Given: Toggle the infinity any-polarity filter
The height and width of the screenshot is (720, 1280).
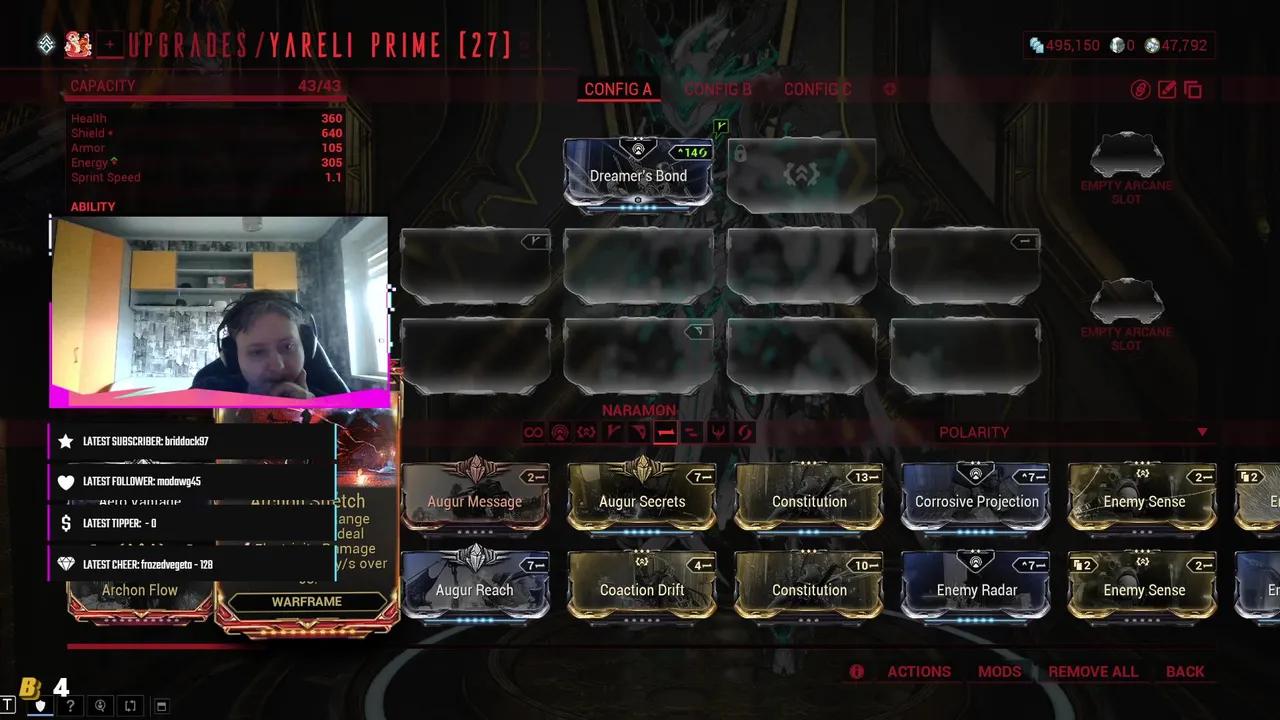Looking at the screenshot, I should pyautogui.click(x=533, y=431).
